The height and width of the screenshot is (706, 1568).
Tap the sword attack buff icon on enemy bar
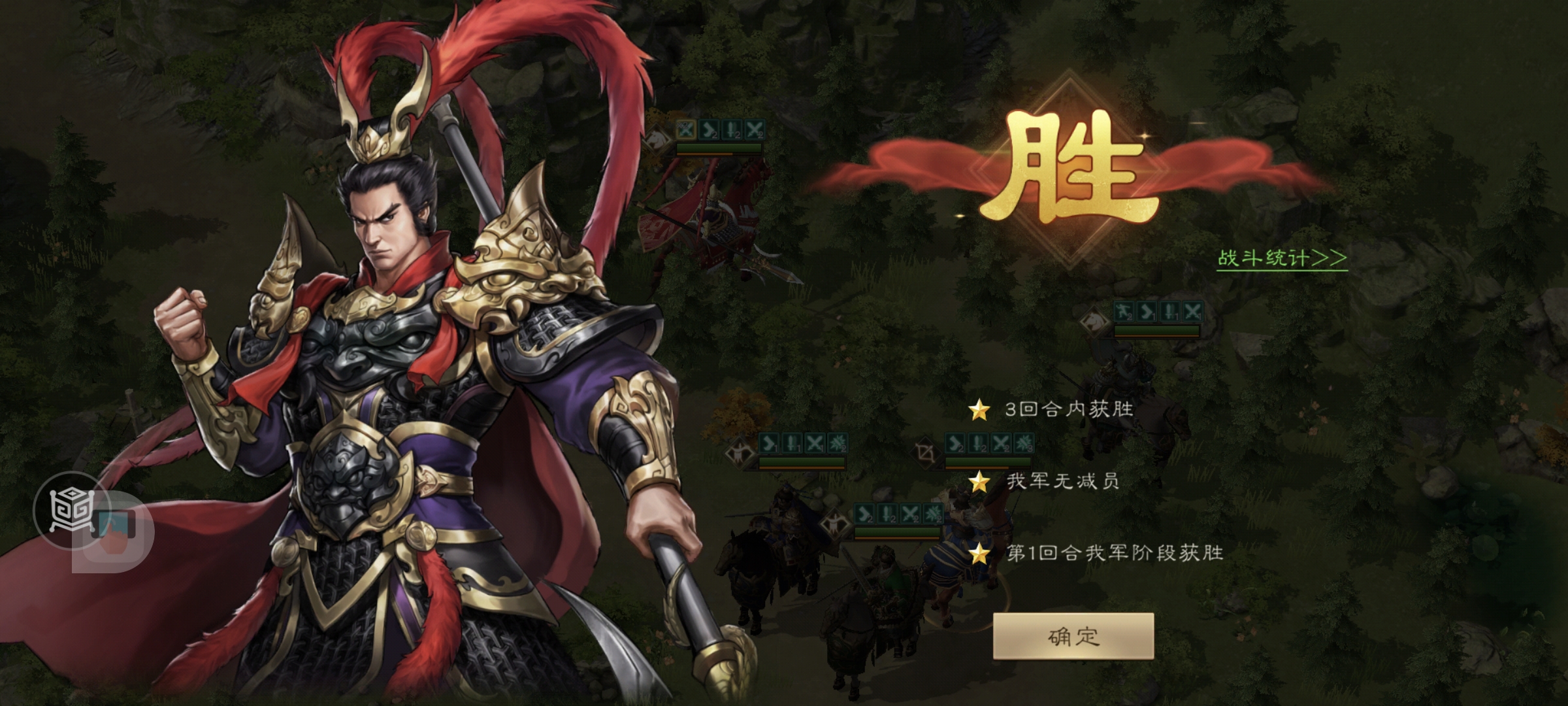point(731,129)
